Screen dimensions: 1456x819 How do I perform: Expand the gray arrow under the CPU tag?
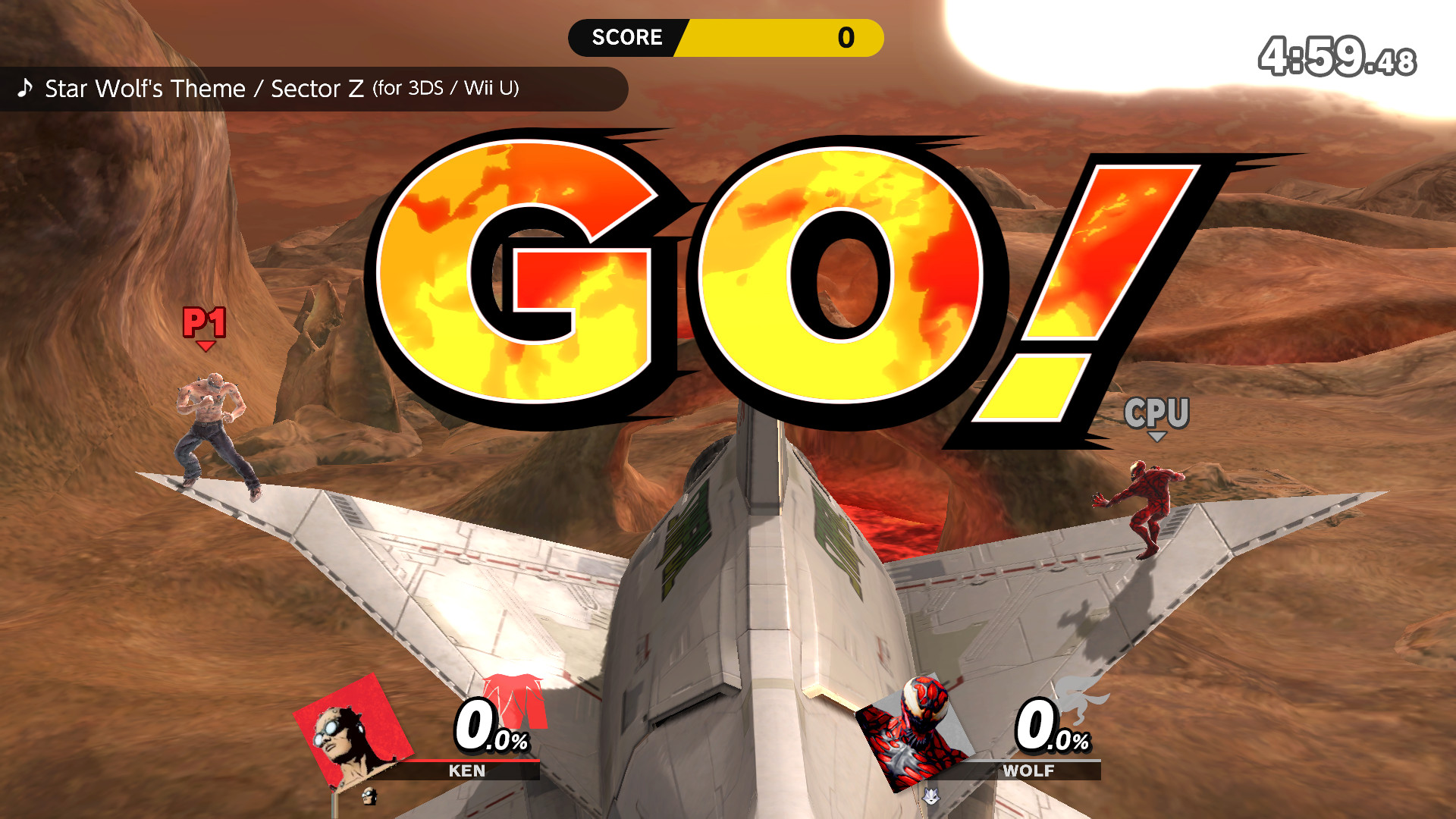[1158, 436]
